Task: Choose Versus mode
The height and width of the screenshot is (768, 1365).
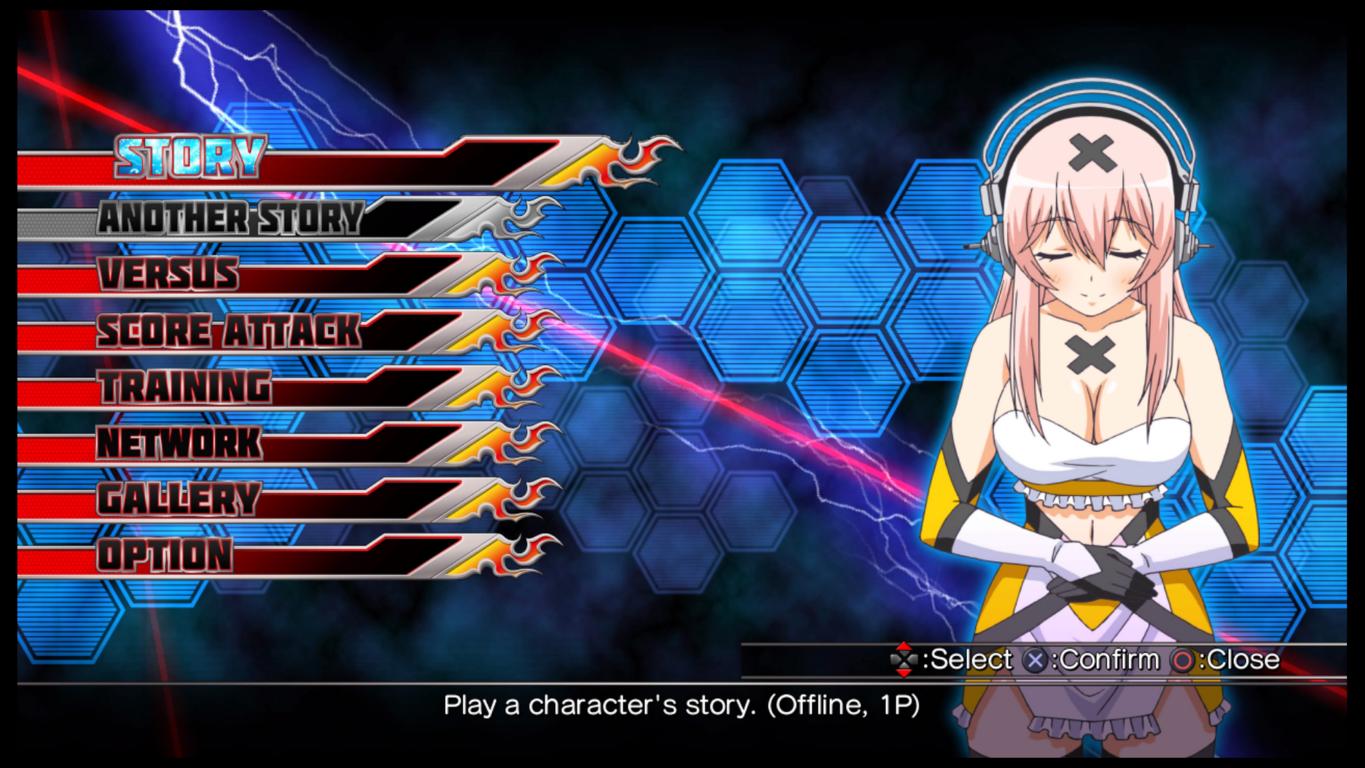Action: [x=168, y=273]
